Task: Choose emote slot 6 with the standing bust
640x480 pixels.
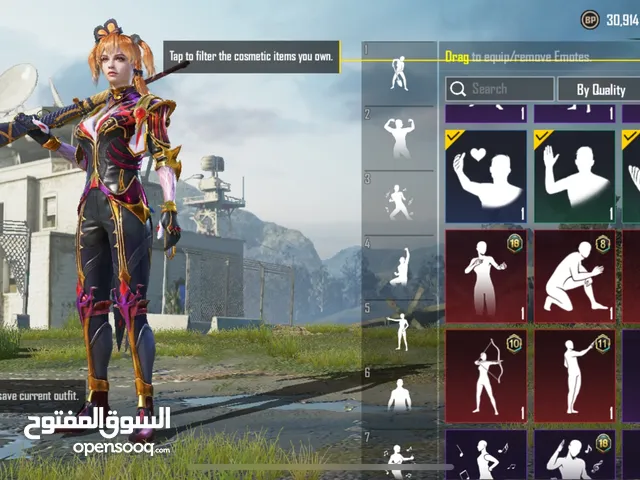Action: tap(399, 395)
